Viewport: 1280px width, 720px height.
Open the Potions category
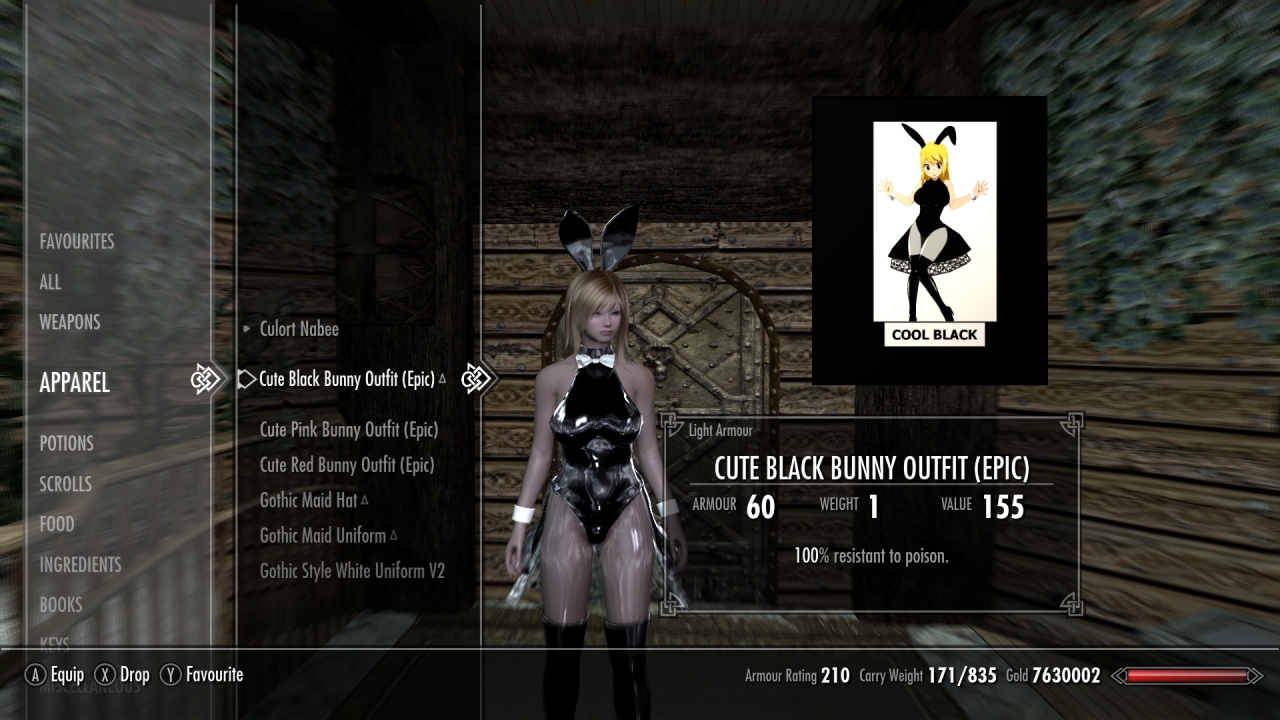coord(66,443)
